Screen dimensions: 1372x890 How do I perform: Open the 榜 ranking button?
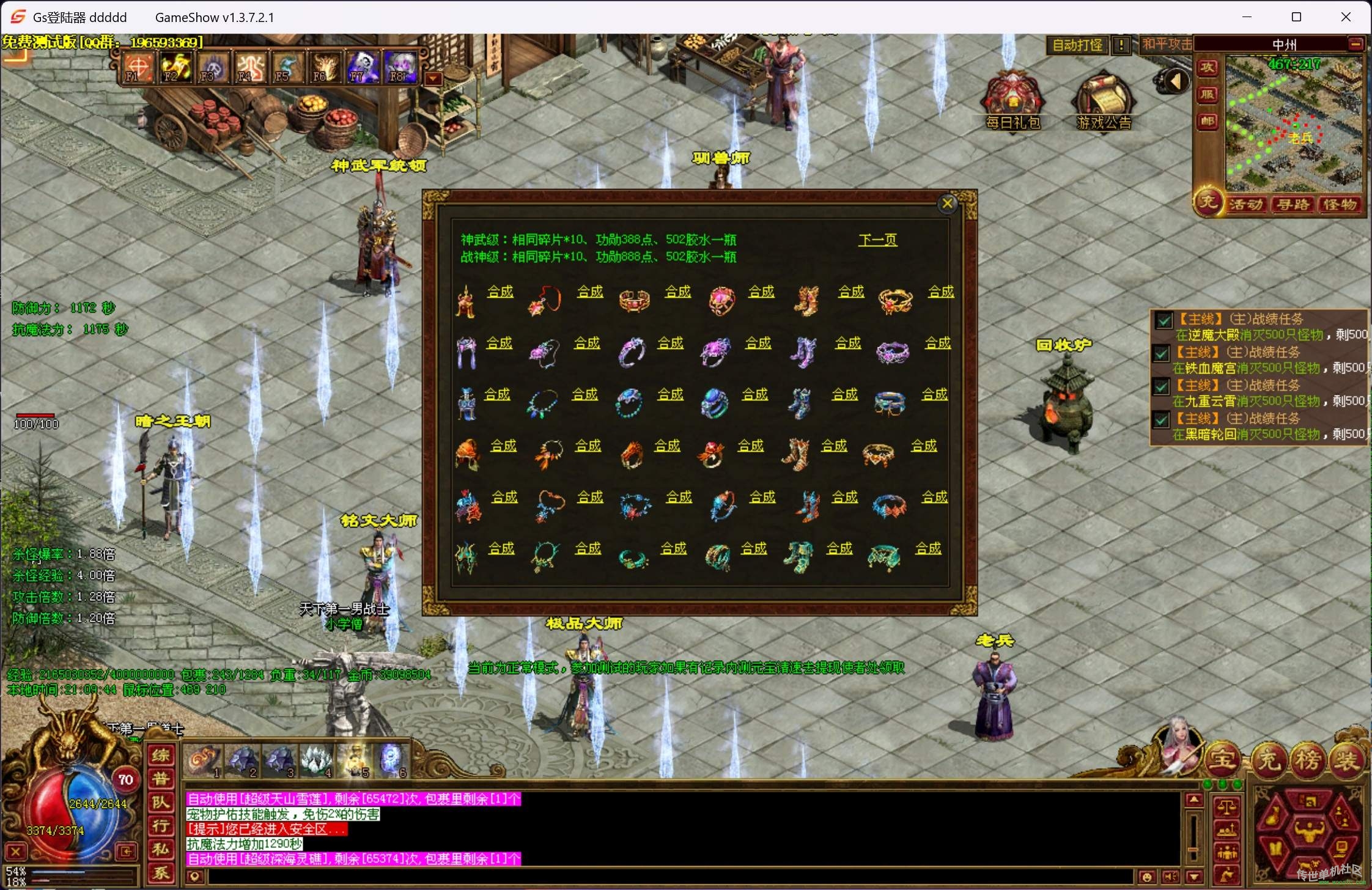(1308, 760)
